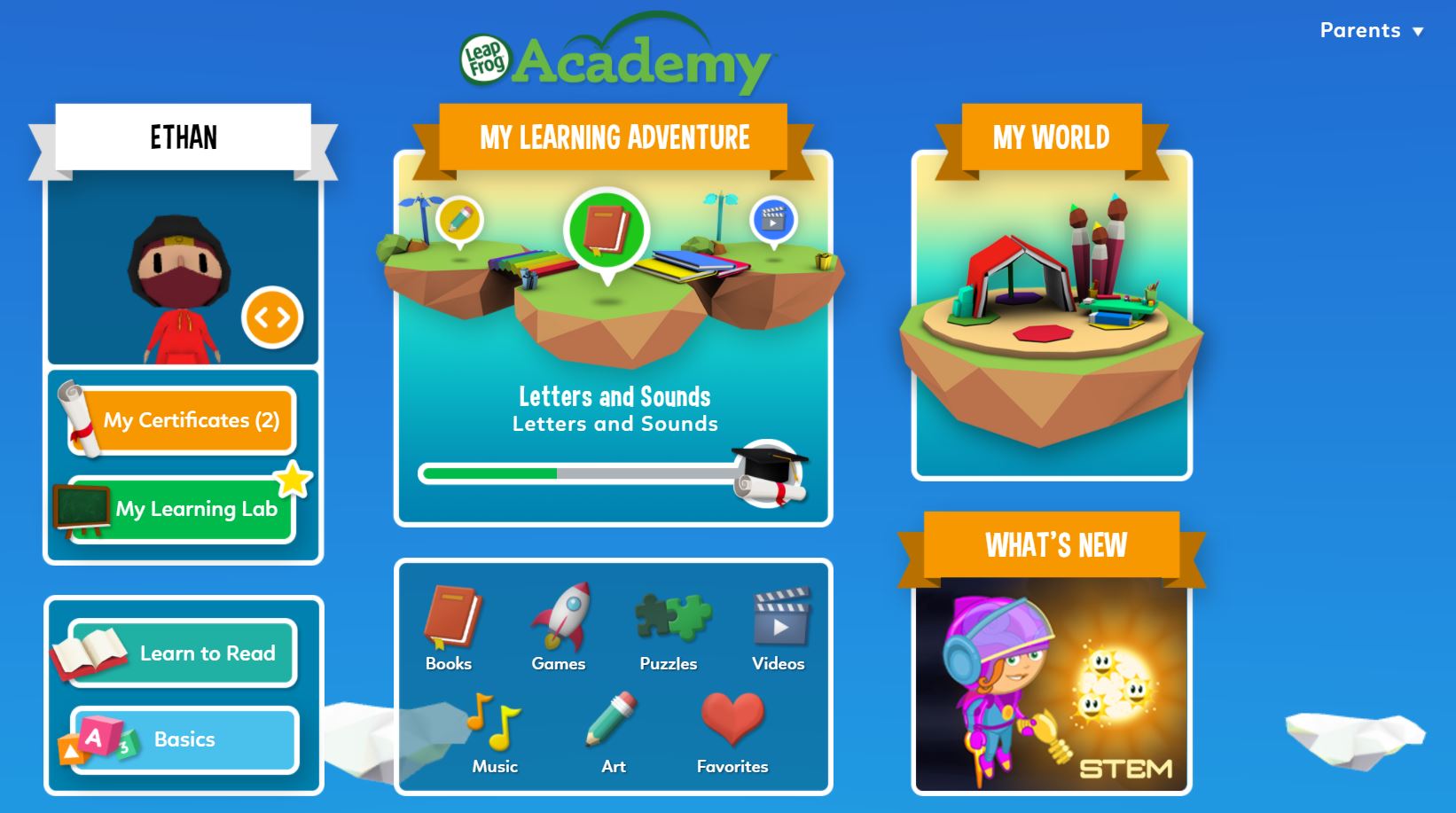This screenshot has height=813, width=1456.
Task: Choose the Art pencil category
Action: point(613,732)
